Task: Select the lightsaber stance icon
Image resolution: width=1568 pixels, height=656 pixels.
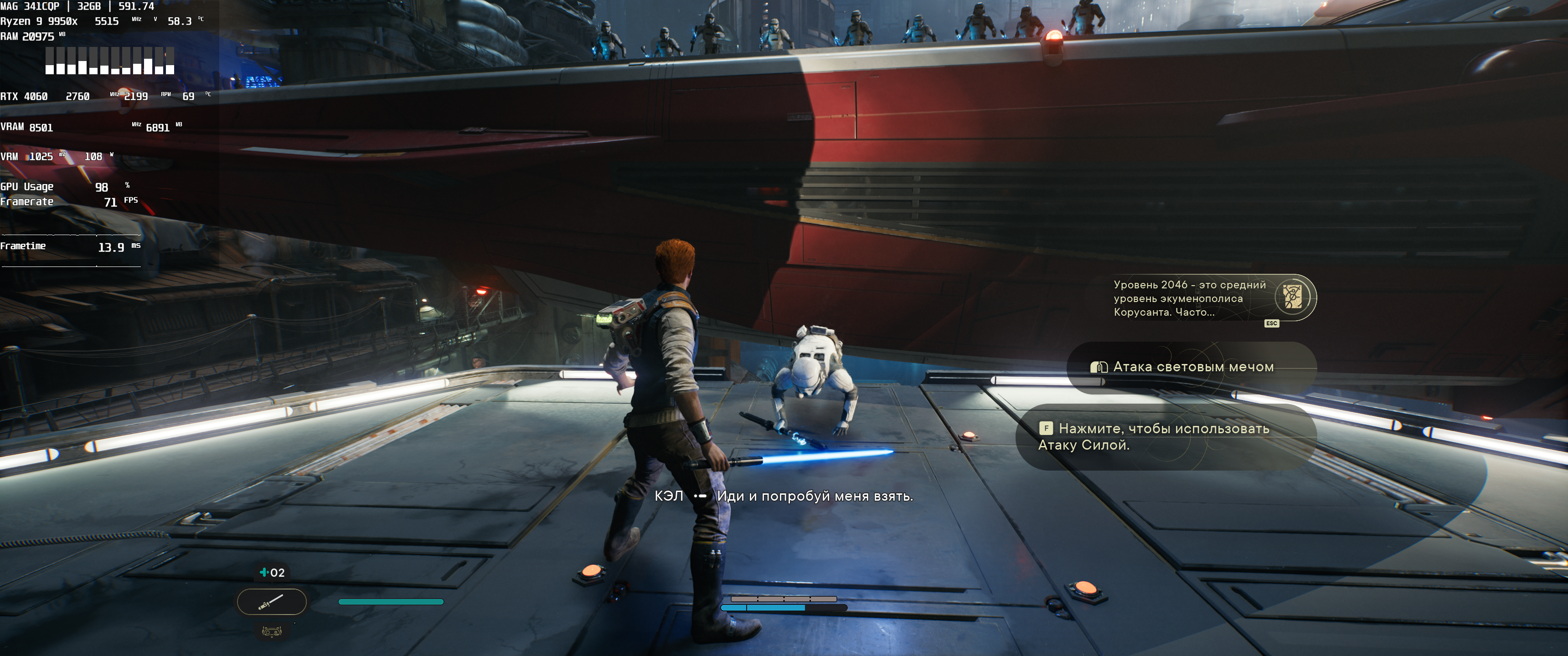Action: [272, 602]
